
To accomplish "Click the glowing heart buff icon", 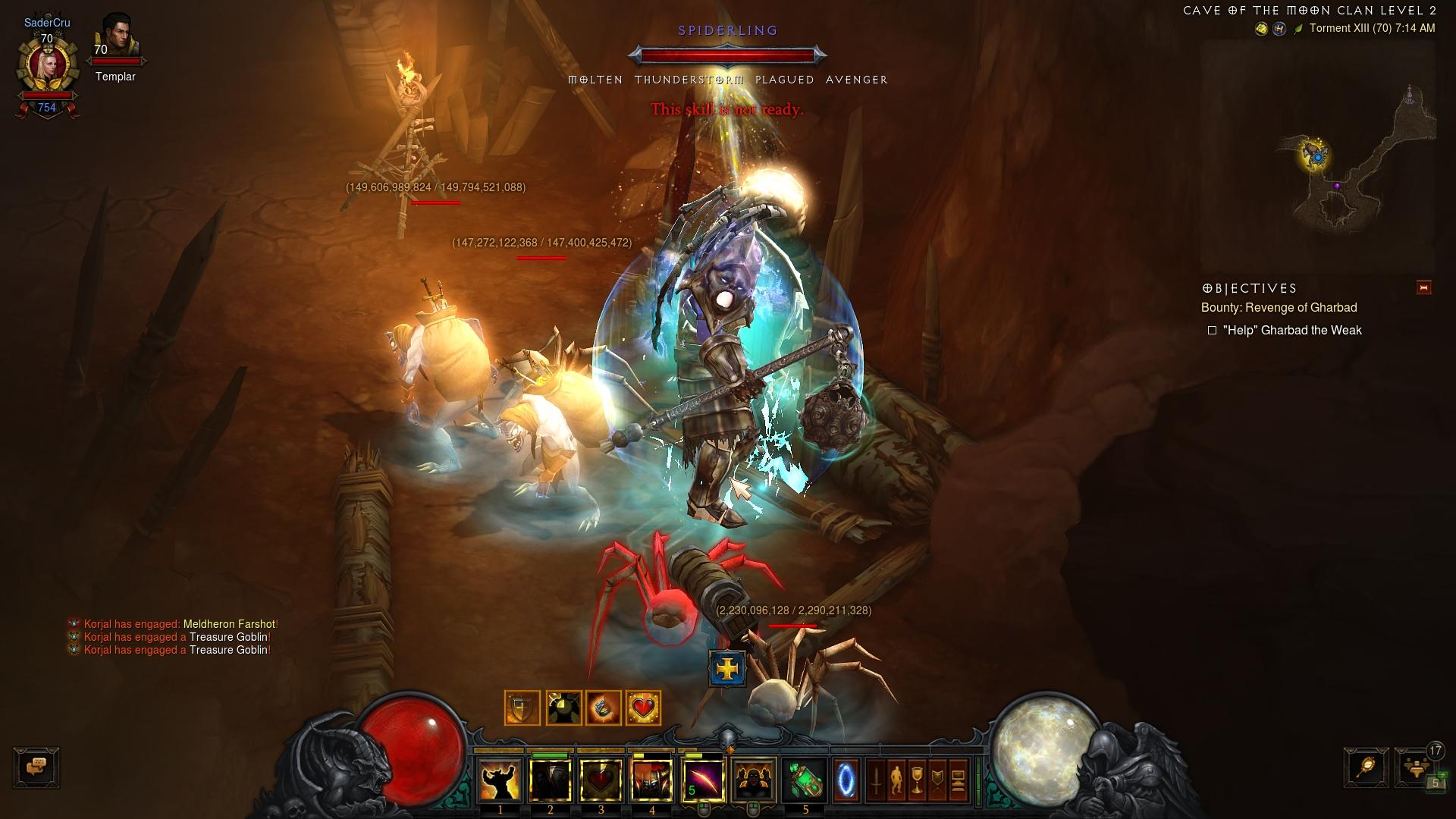I will (x=643, y=708).
